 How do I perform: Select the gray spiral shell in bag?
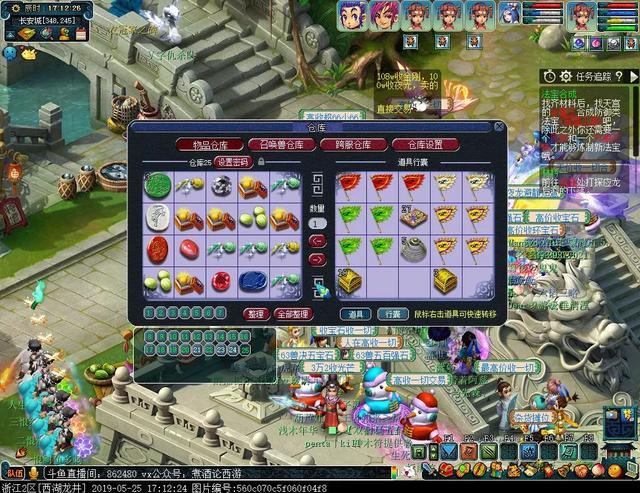[x=412, y=250]
